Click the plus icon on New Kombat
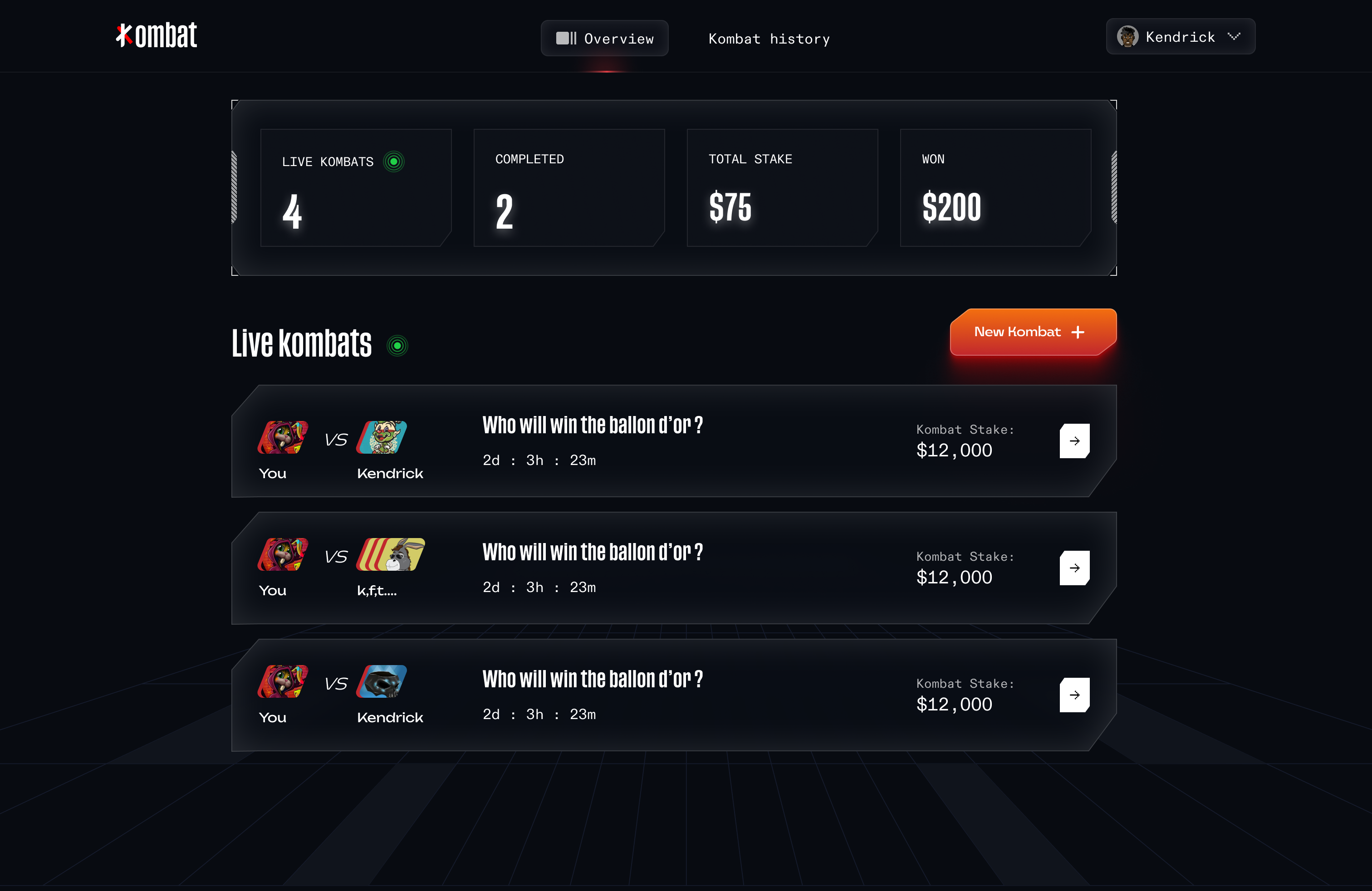This screenshot has width=1372, height=891. (x=1078, y=332)
